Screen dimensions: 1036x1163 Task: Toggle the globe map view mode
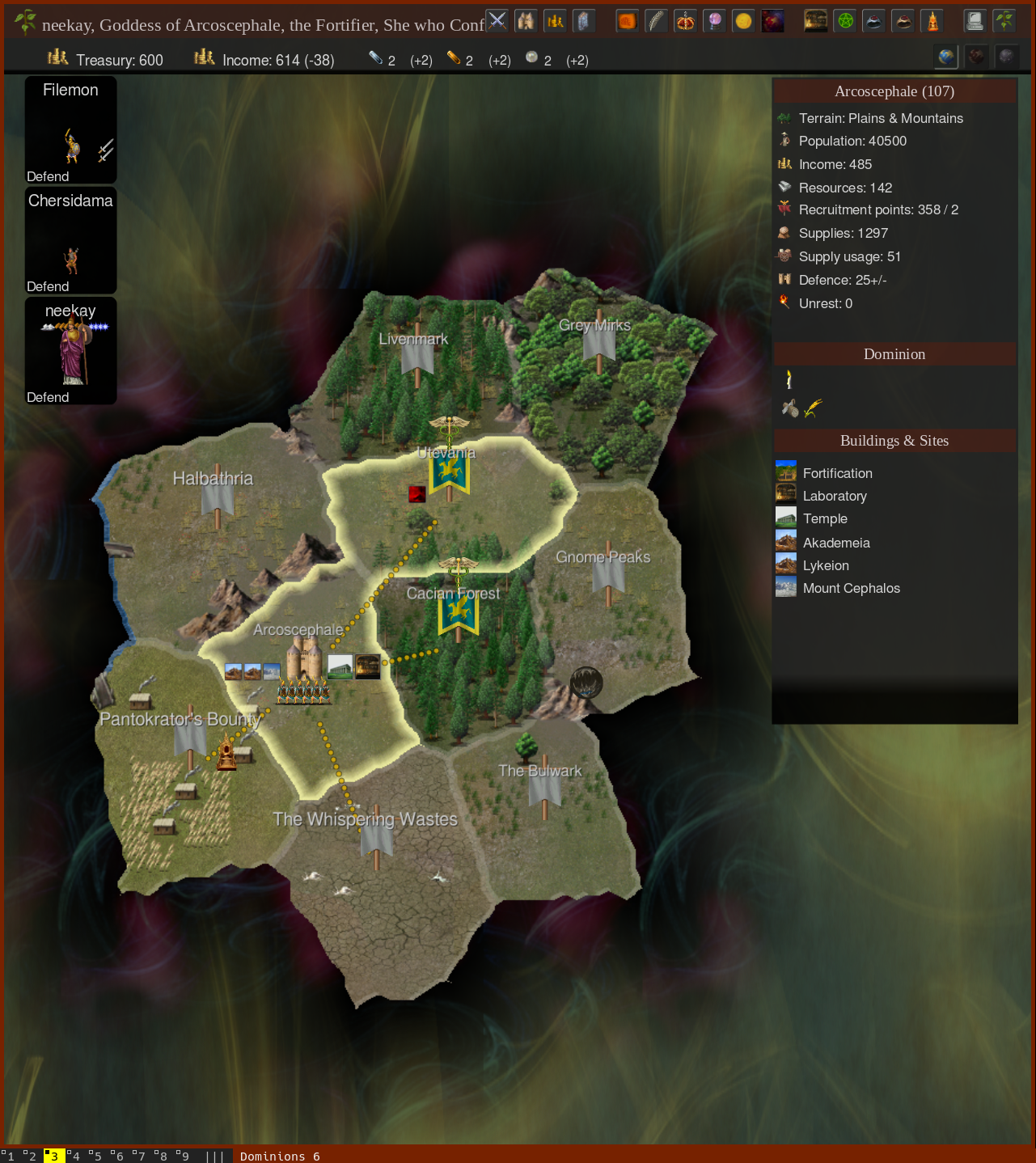(946, 57)
